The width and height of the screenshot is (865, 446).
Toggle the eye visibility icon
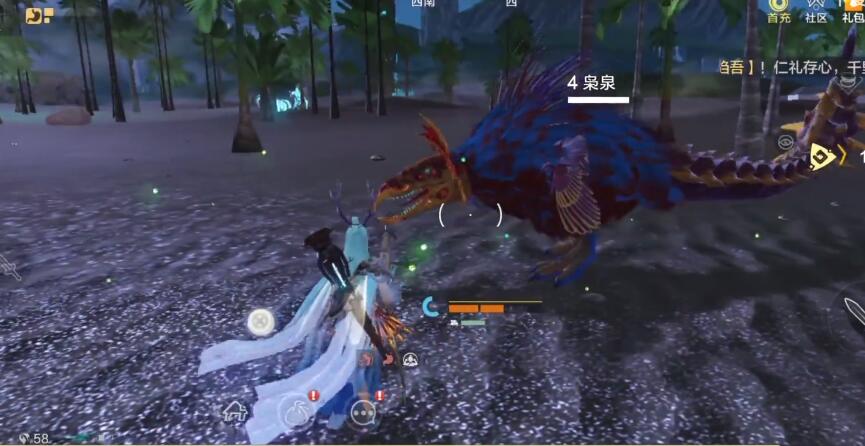point(784,142)
